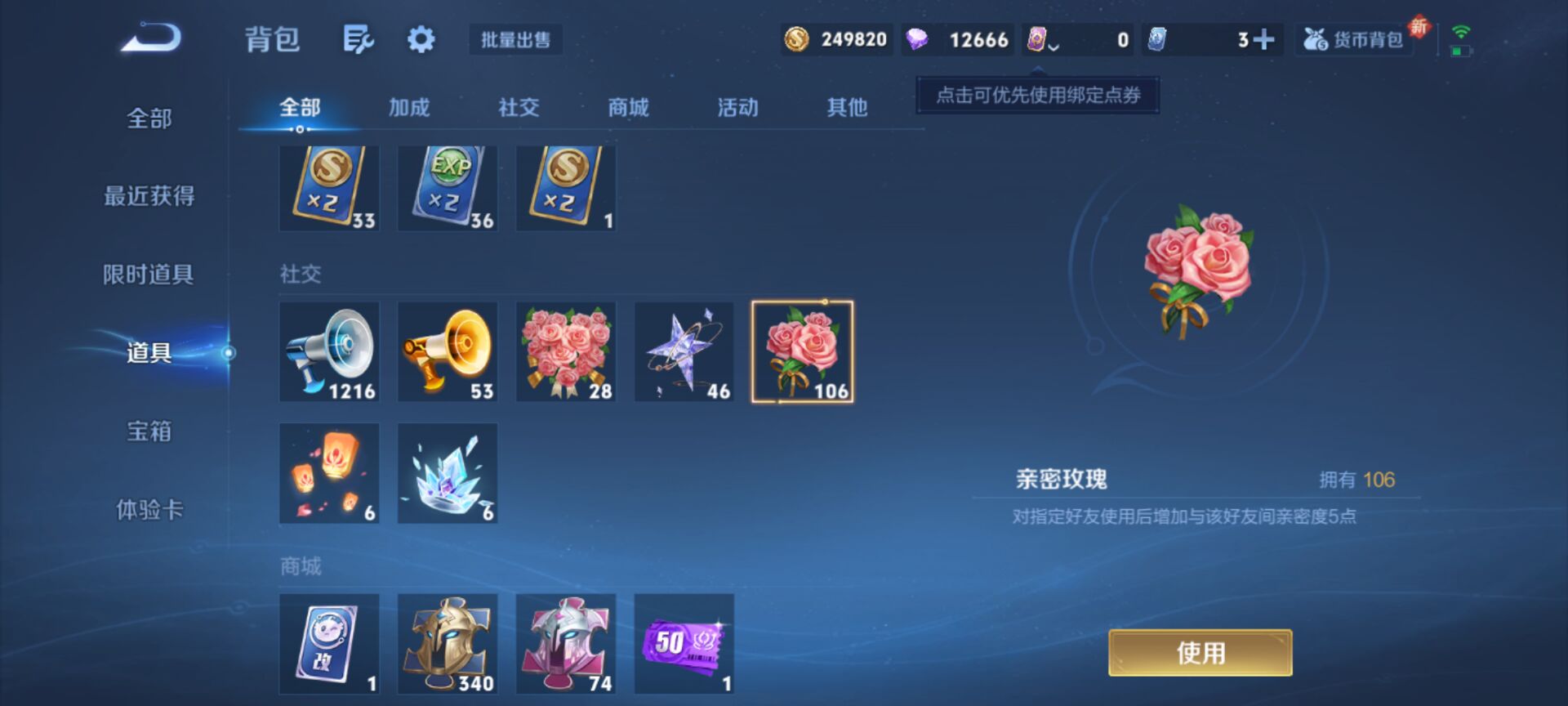Select the EXP x2 experience card
Viewport: 1568px width, 706px height.
pyautogui.click(x=447, y=186)
